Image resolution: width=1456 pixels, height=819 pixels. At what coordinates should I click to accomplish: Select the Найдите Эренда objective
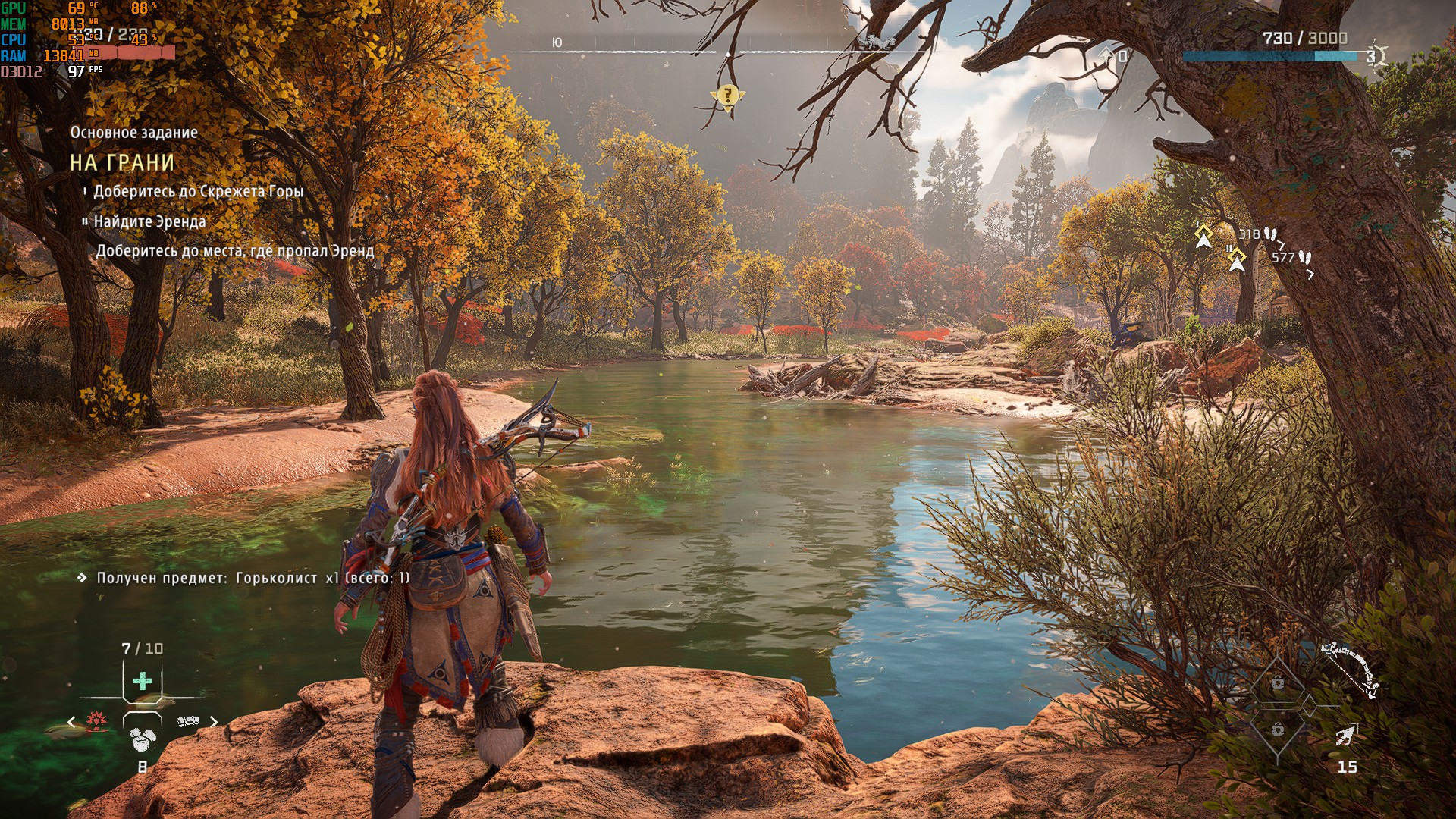coord(149,221)
